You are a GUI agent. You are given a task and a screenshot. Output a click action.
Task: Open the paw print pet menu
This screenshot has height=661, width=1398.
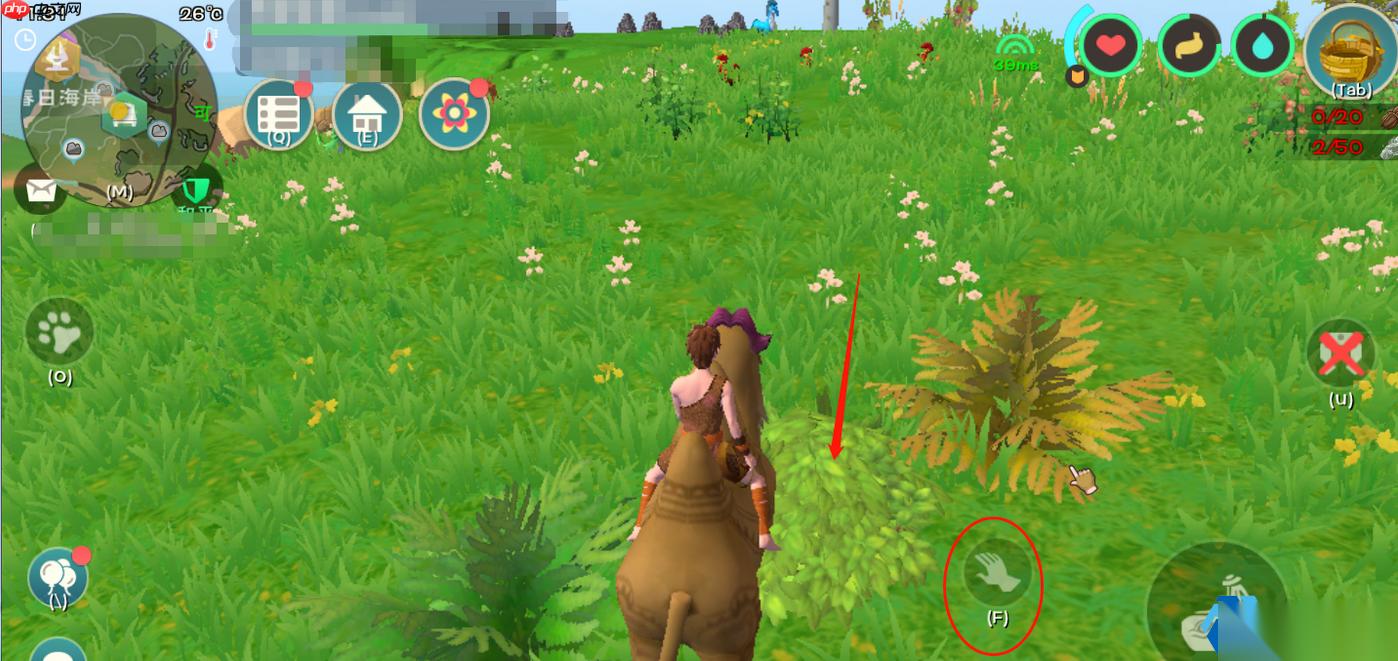click(x=59, y=333)
